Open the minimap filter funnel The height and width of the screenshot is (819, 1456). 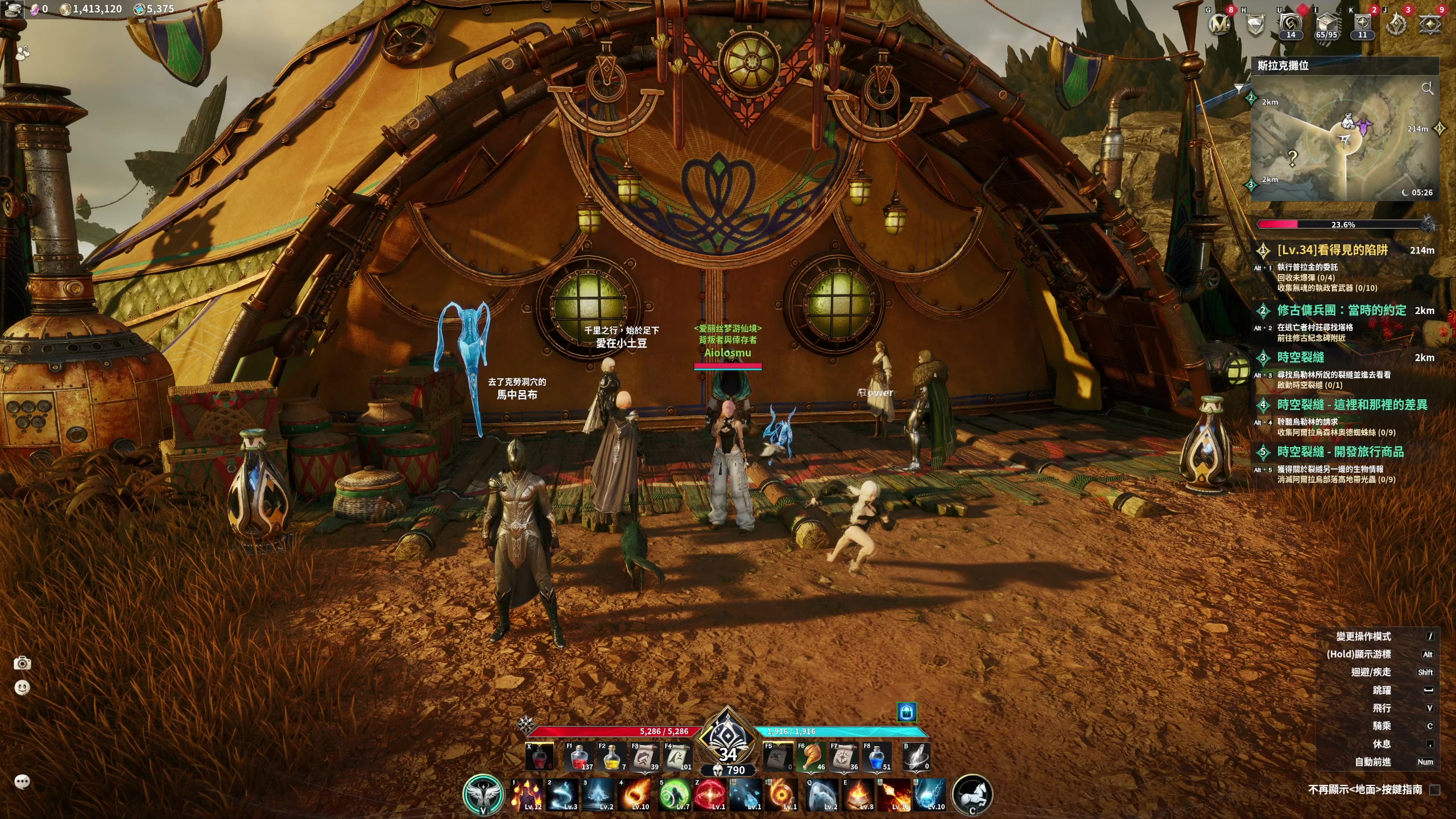pos(1239,88)
